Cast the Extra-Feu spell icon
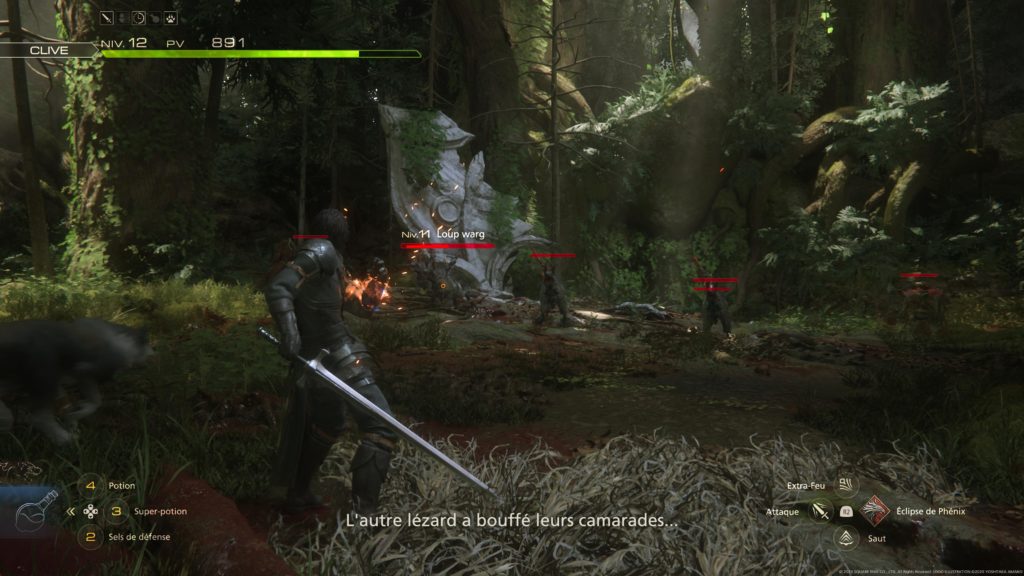Image resolution: width=1024 pixels, height=576 pixels. pos(848,486)
